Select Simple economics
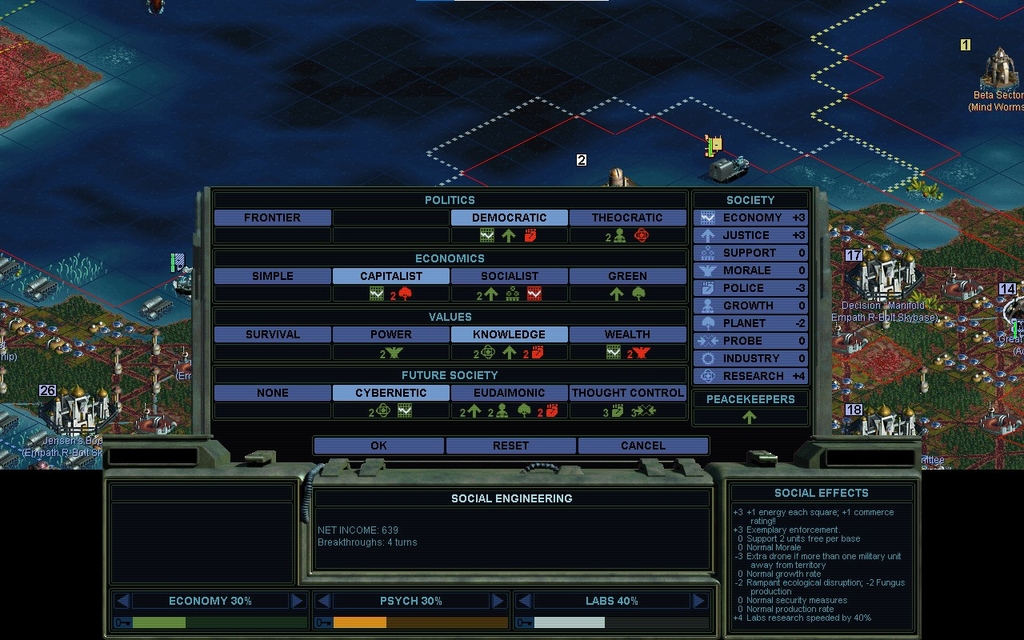Image resolution: width=1024 pixels, height=640 pixels. pos(272,276)
